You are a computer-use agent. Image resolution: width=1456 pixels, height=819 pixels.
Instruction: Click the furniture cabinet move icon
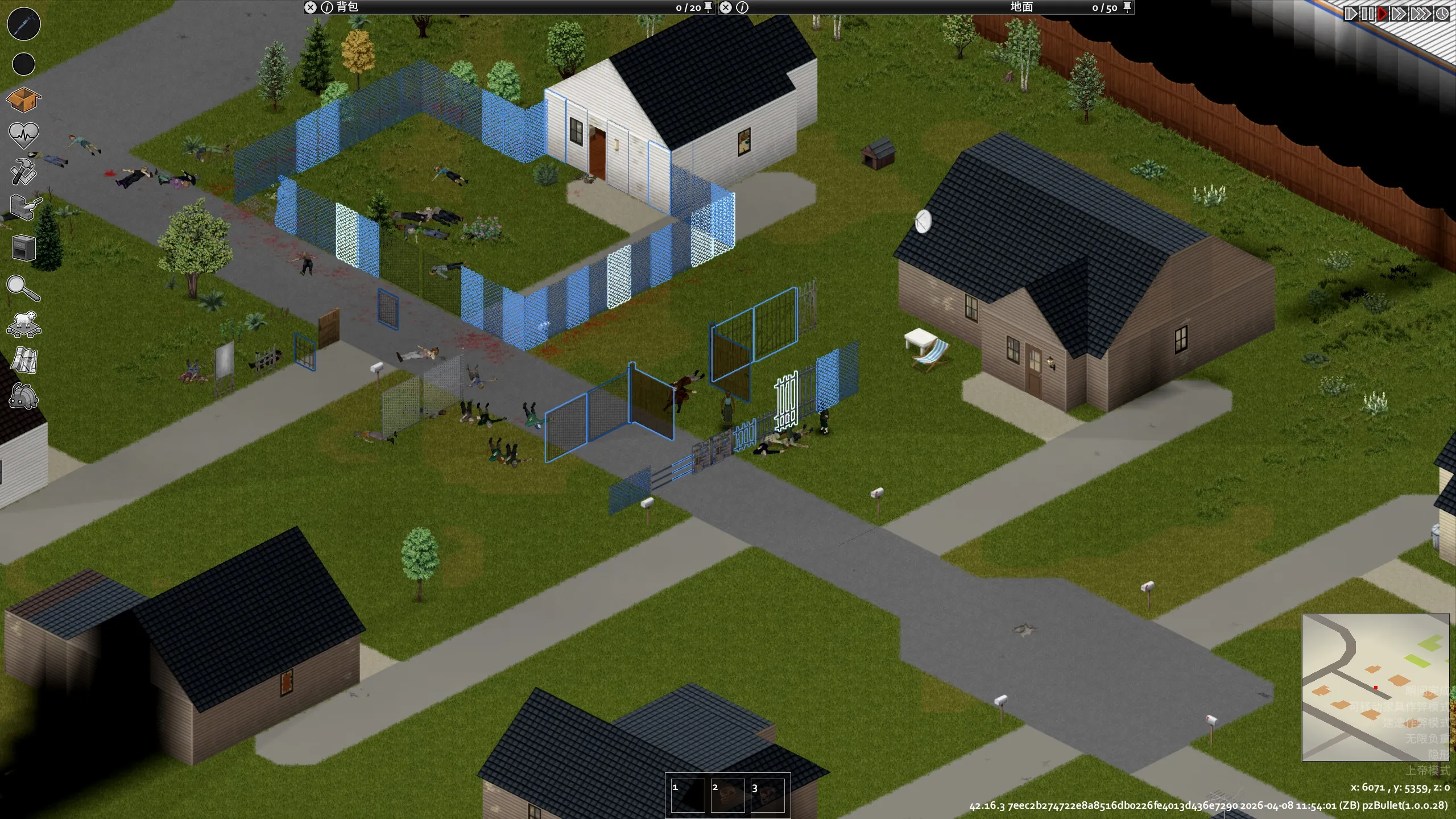click(x=23, y=248)
